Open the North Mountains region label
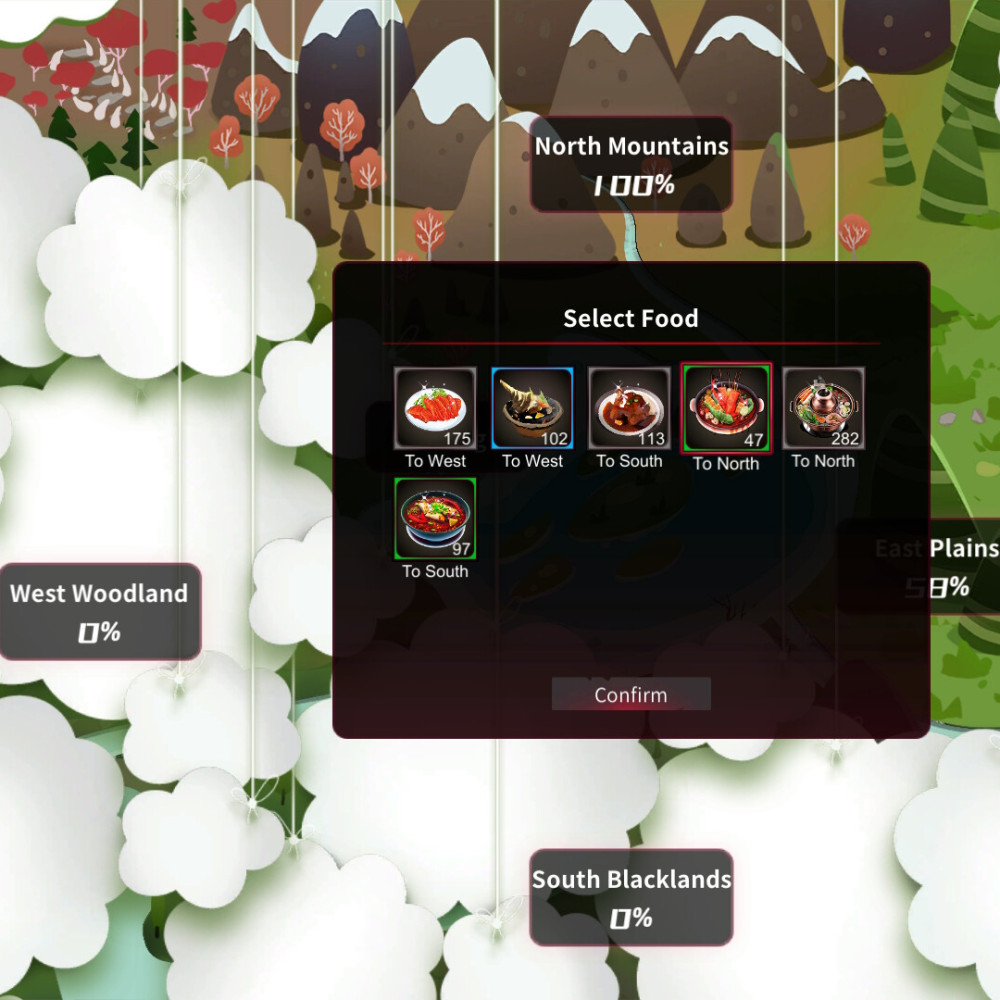Image resolution: width=1000 pixels, height=1000 pixels. [x=631, y=165]
